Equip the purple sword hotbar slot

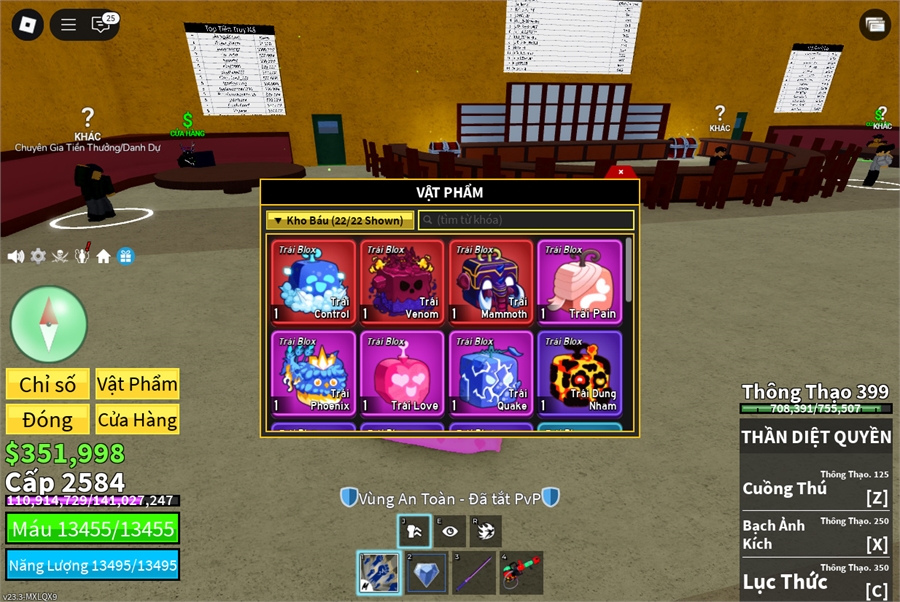click(x=474, y=573)
